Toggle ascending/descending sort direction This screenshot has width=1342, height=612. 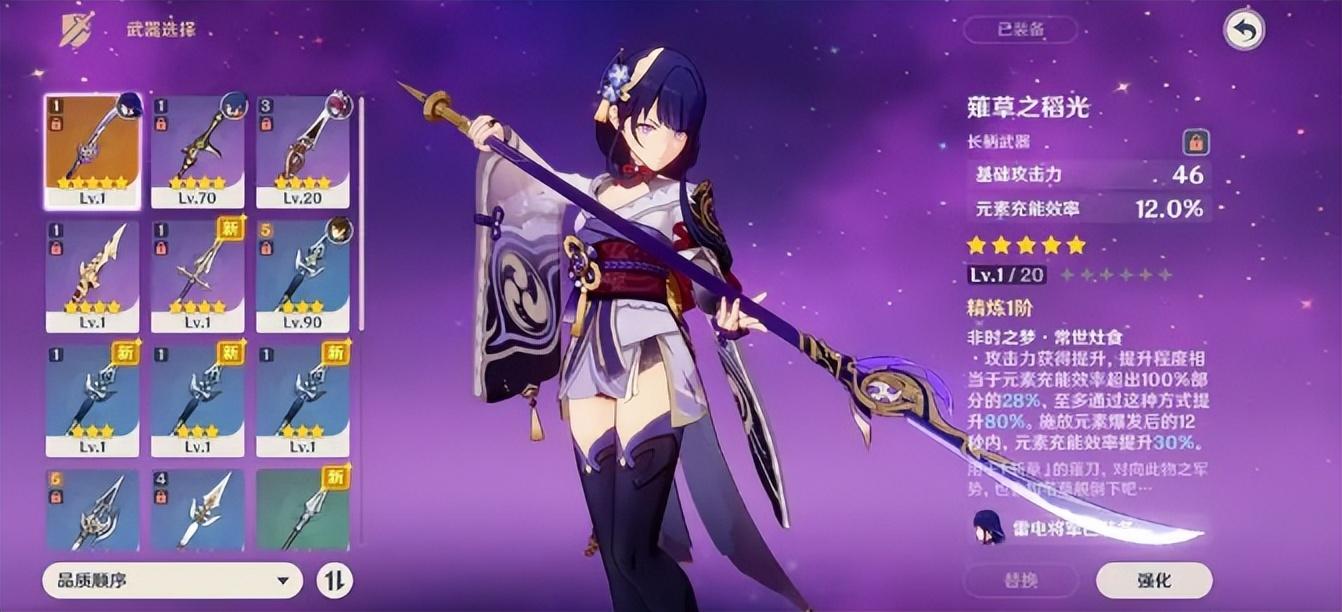(x=333, y=579)
